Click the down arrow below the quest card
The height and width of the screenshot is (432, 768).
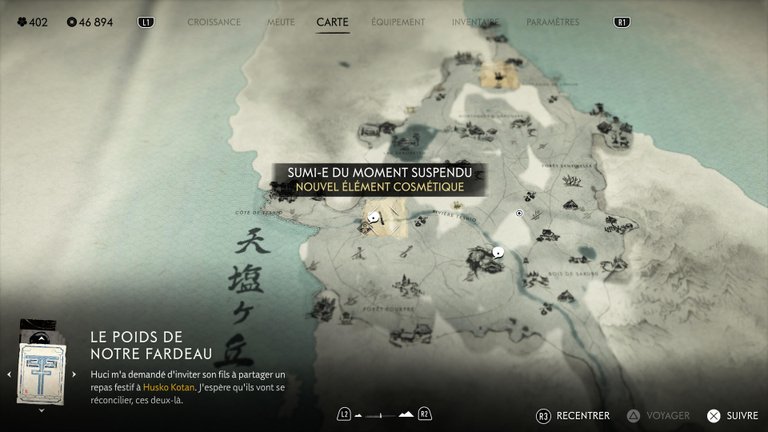coord(40,410)
